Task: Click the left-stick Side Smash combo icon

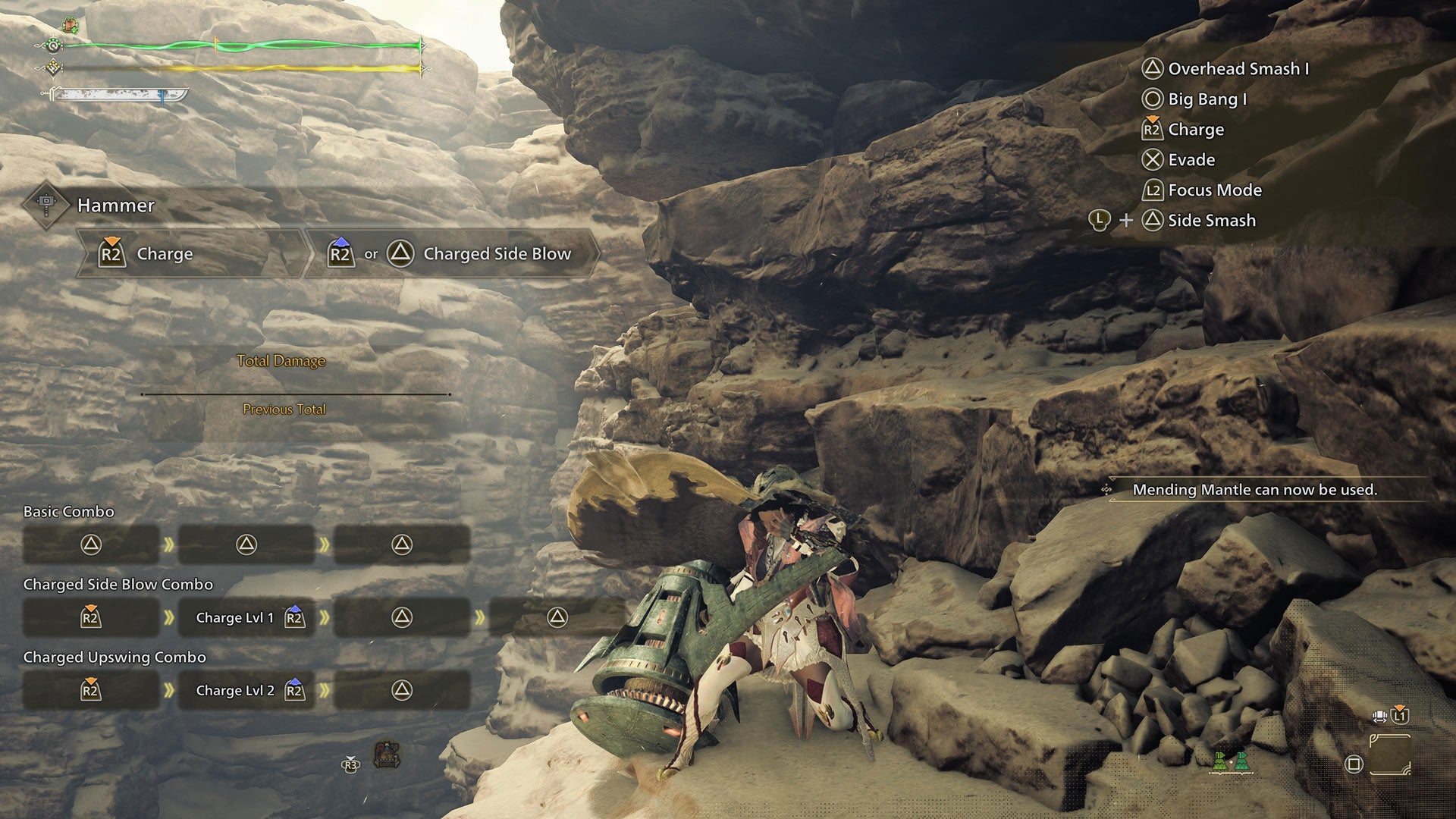Action: [1099, 220]
